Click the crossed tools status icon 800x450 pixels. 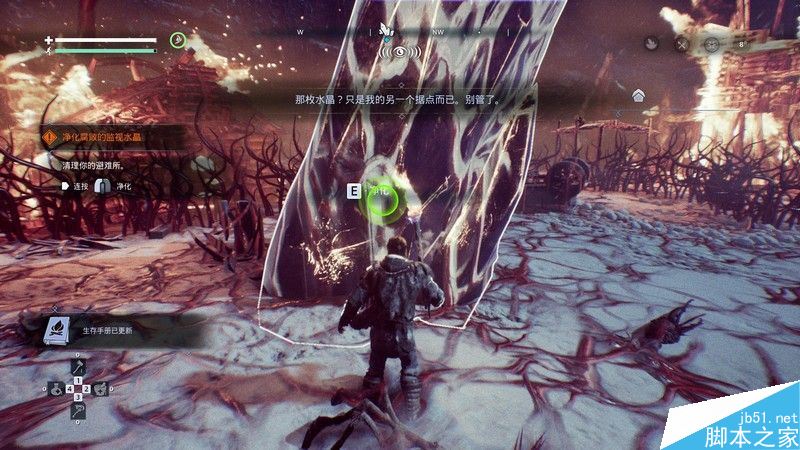coord(682,44)
